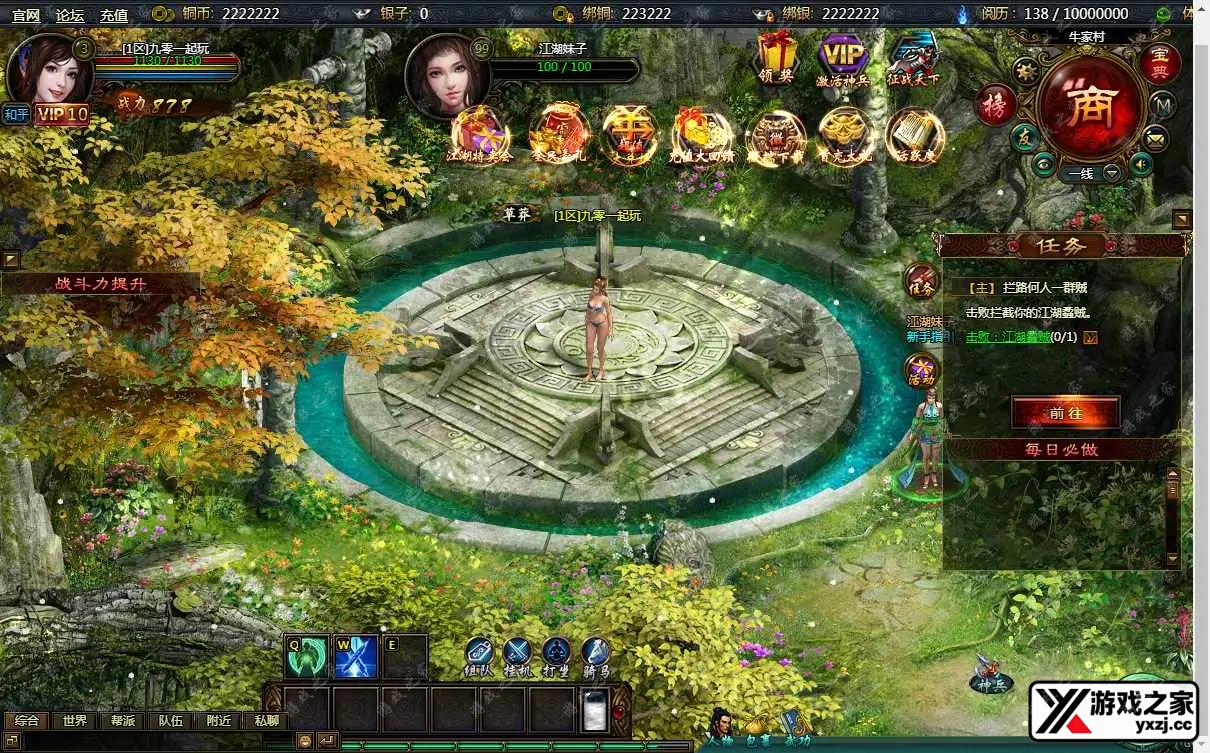Open the 一线 server line dropdown
Image resolution: width=1210 pixels, height=753 pixels.
click(x=1090, y=173)
